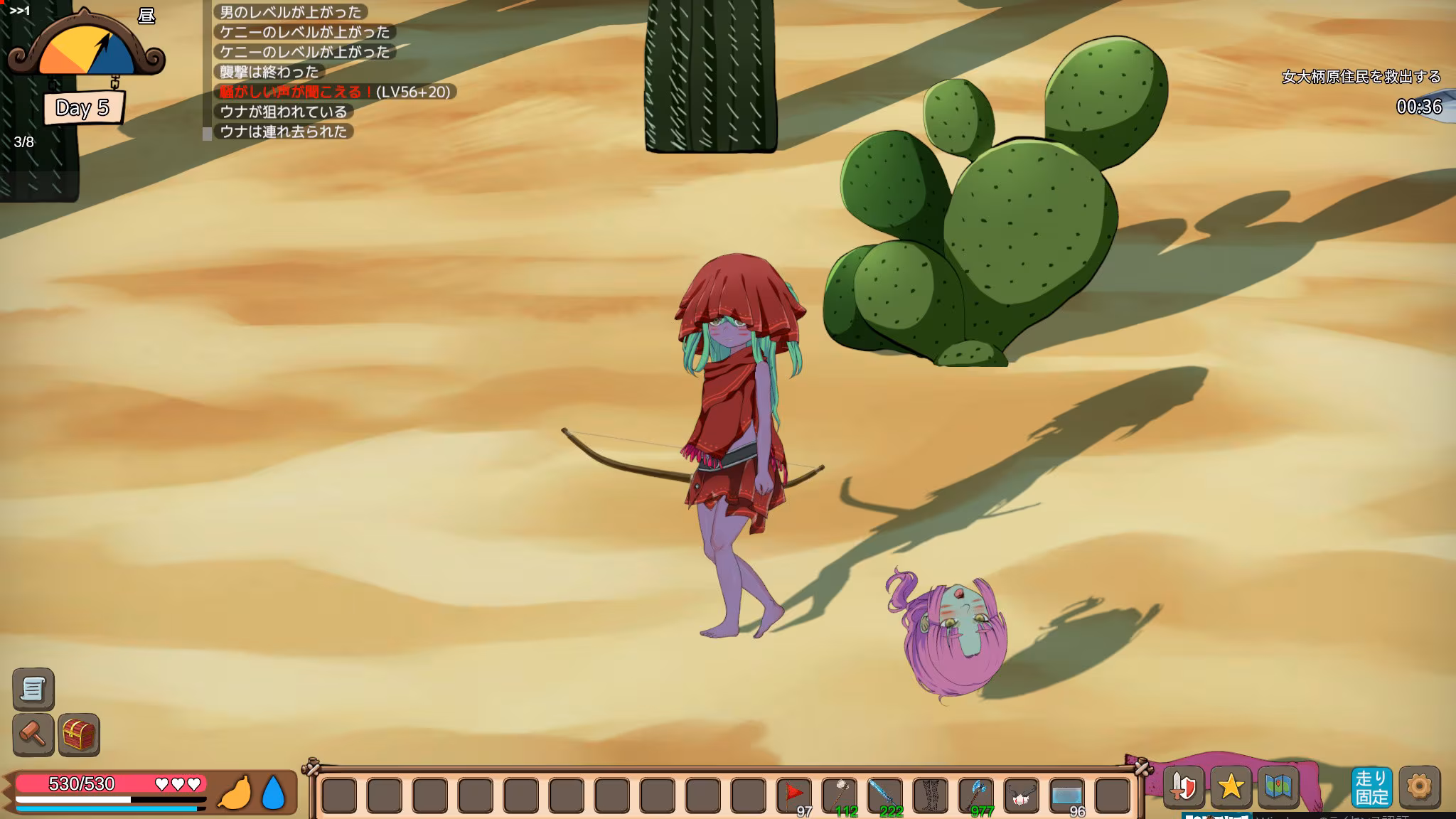Viewport: 1456px width, 819px height.
Task: Equip the blue crystal sword slot
Action: pyautogui.click(x=885, y=793)
